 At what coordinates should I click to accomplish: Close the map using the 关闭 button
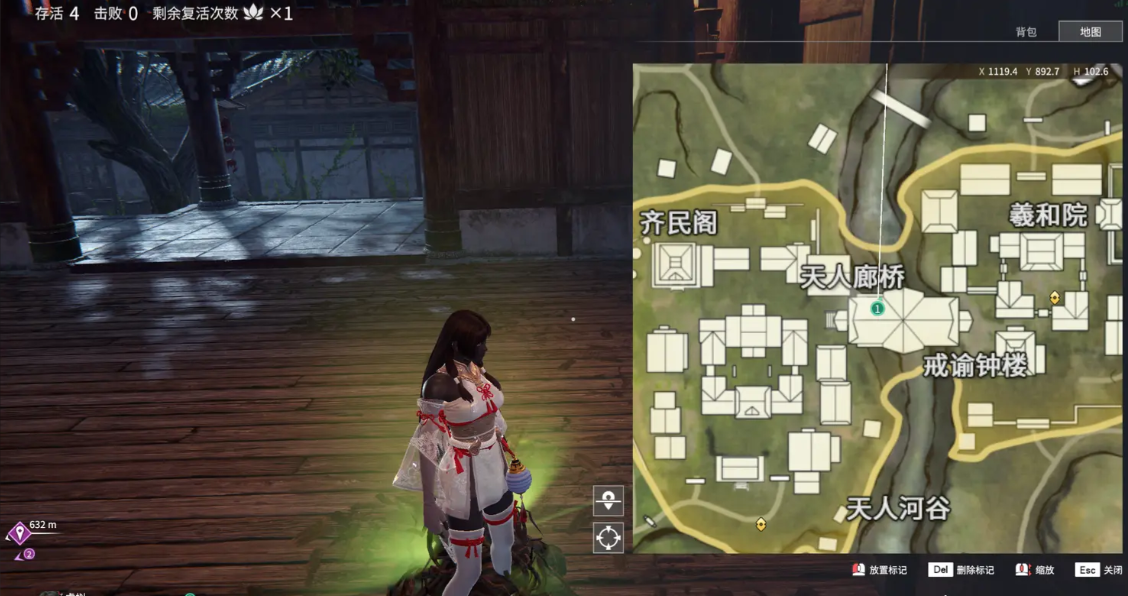click(1099, 570)
